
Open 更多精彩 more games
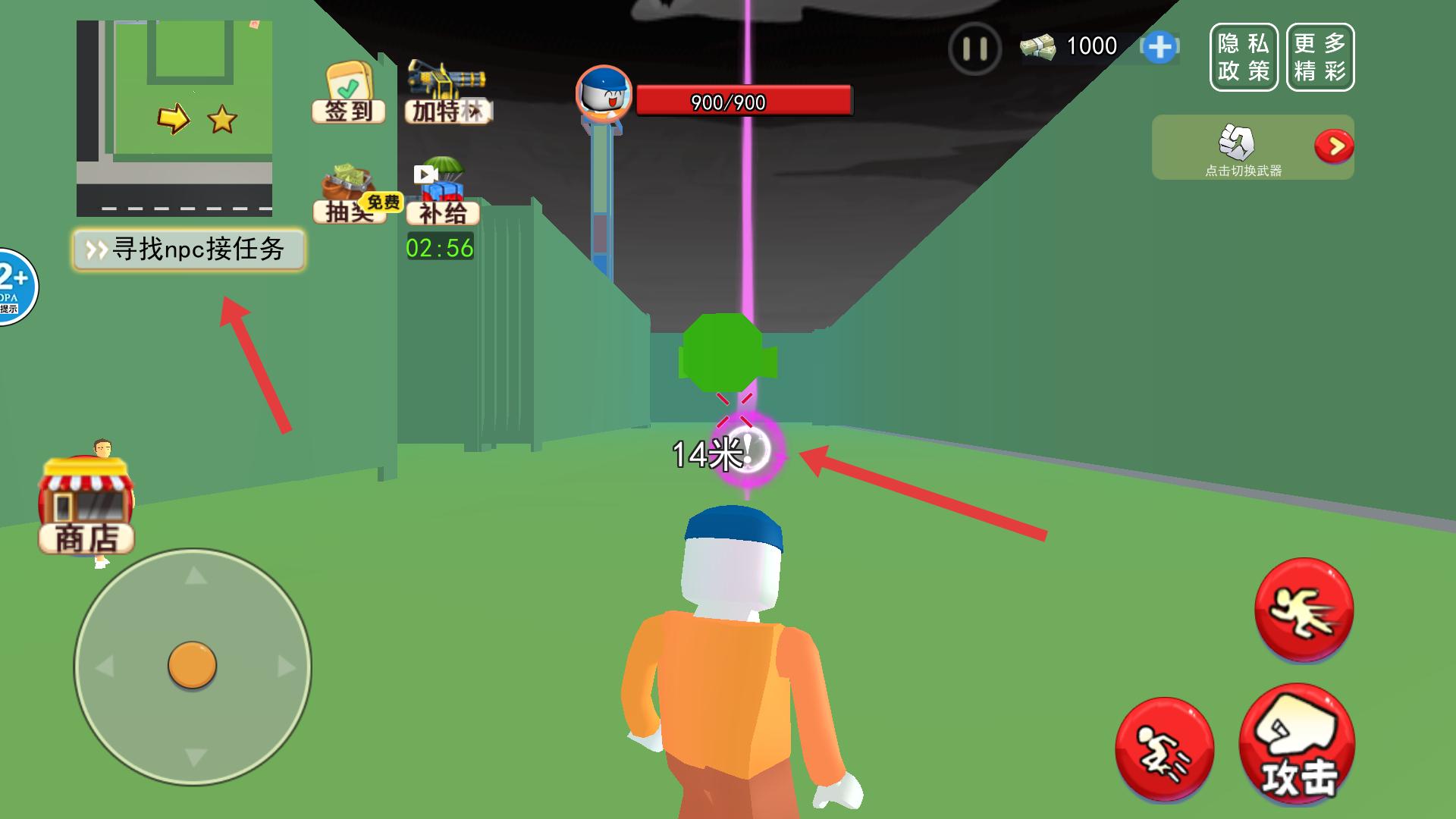1320,57
